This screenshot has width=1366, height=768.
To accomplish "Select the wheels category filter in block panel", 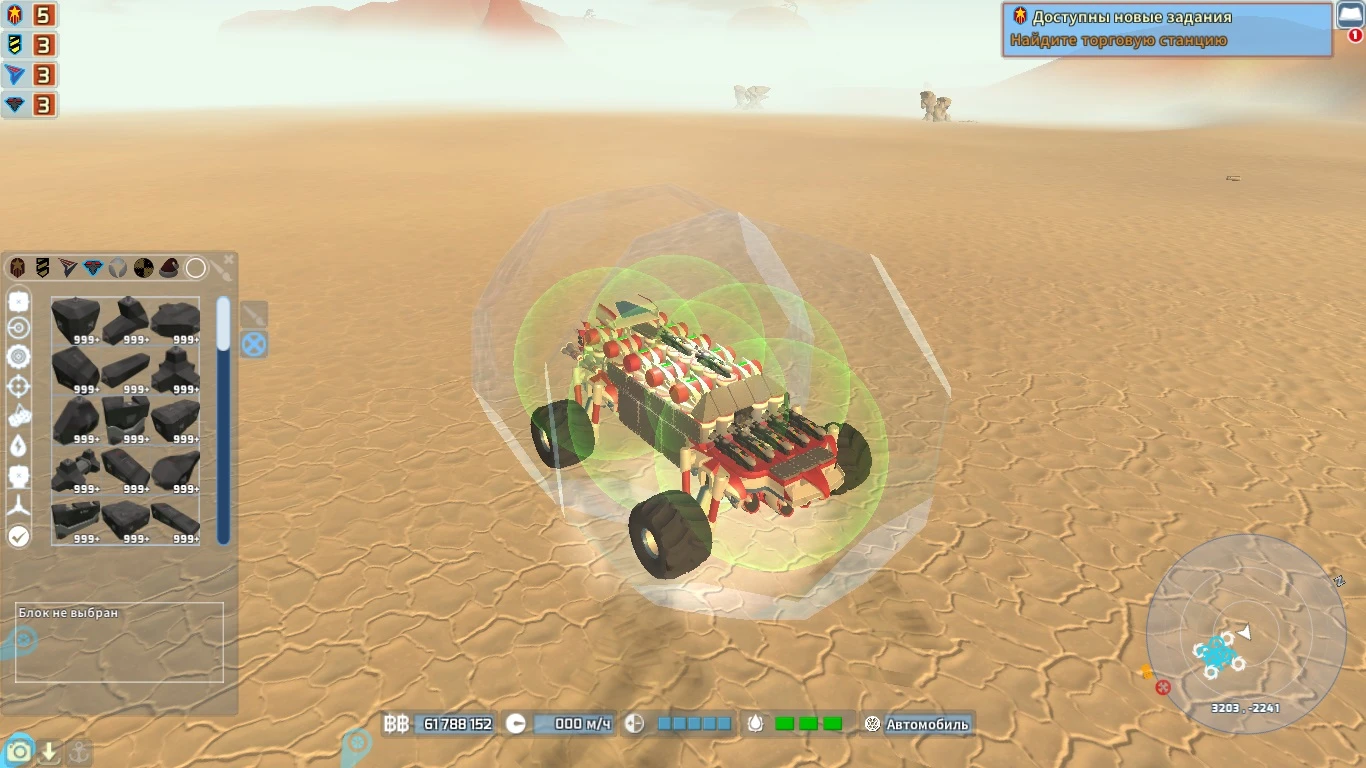I will (x=18, y=325).
